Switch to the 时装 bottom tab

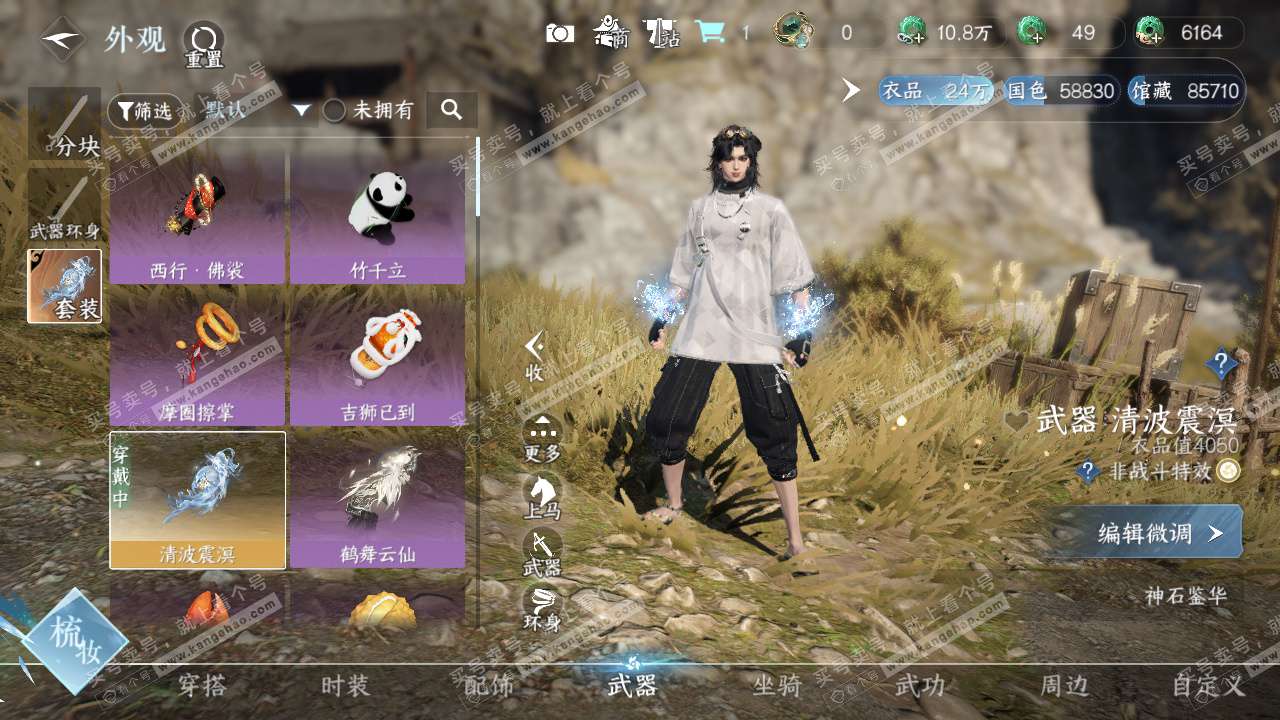coord(345,686)
